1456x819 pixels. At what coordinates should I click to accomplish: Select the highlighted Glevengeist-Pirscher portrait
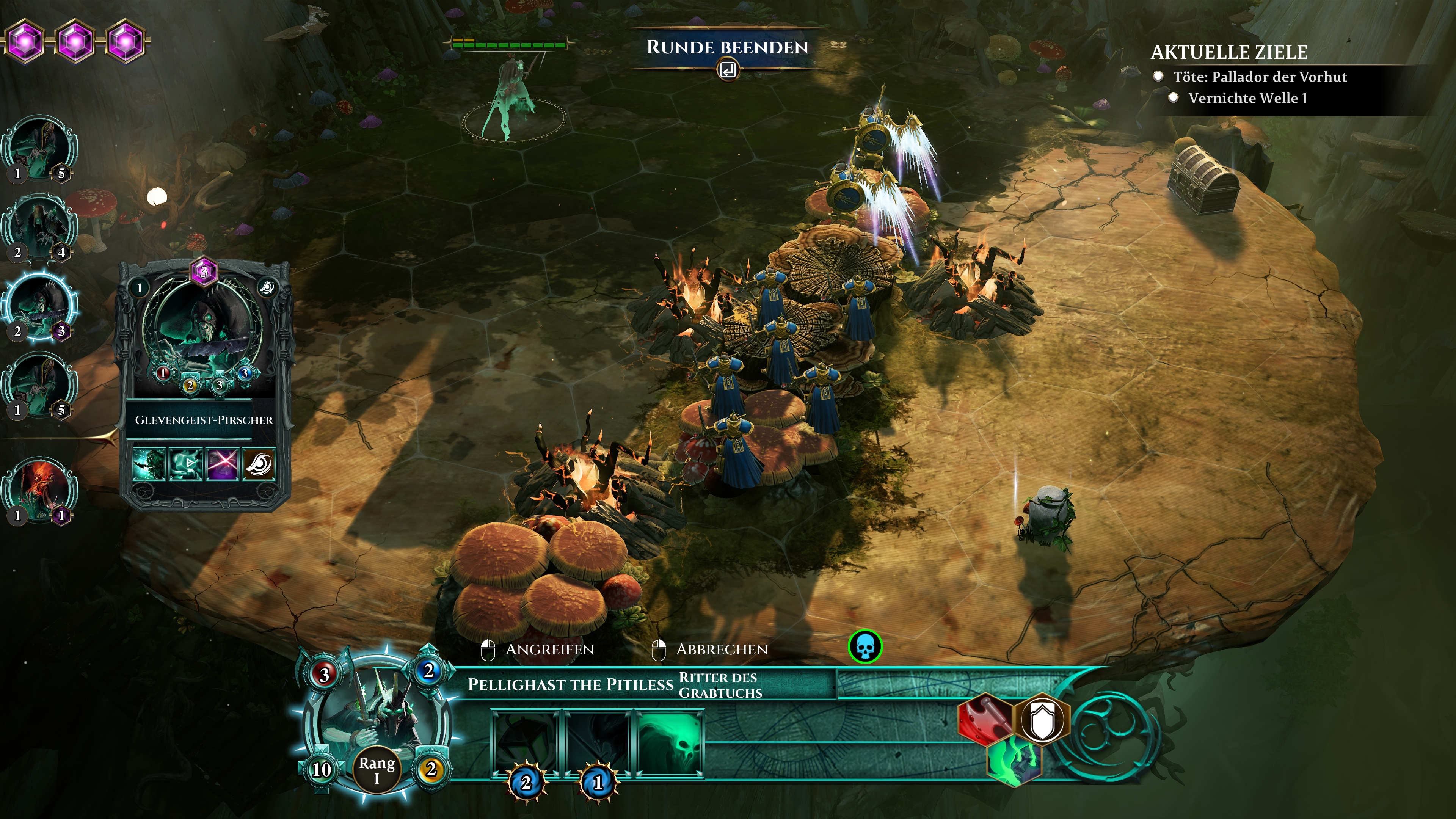click(x=40, y=307)
